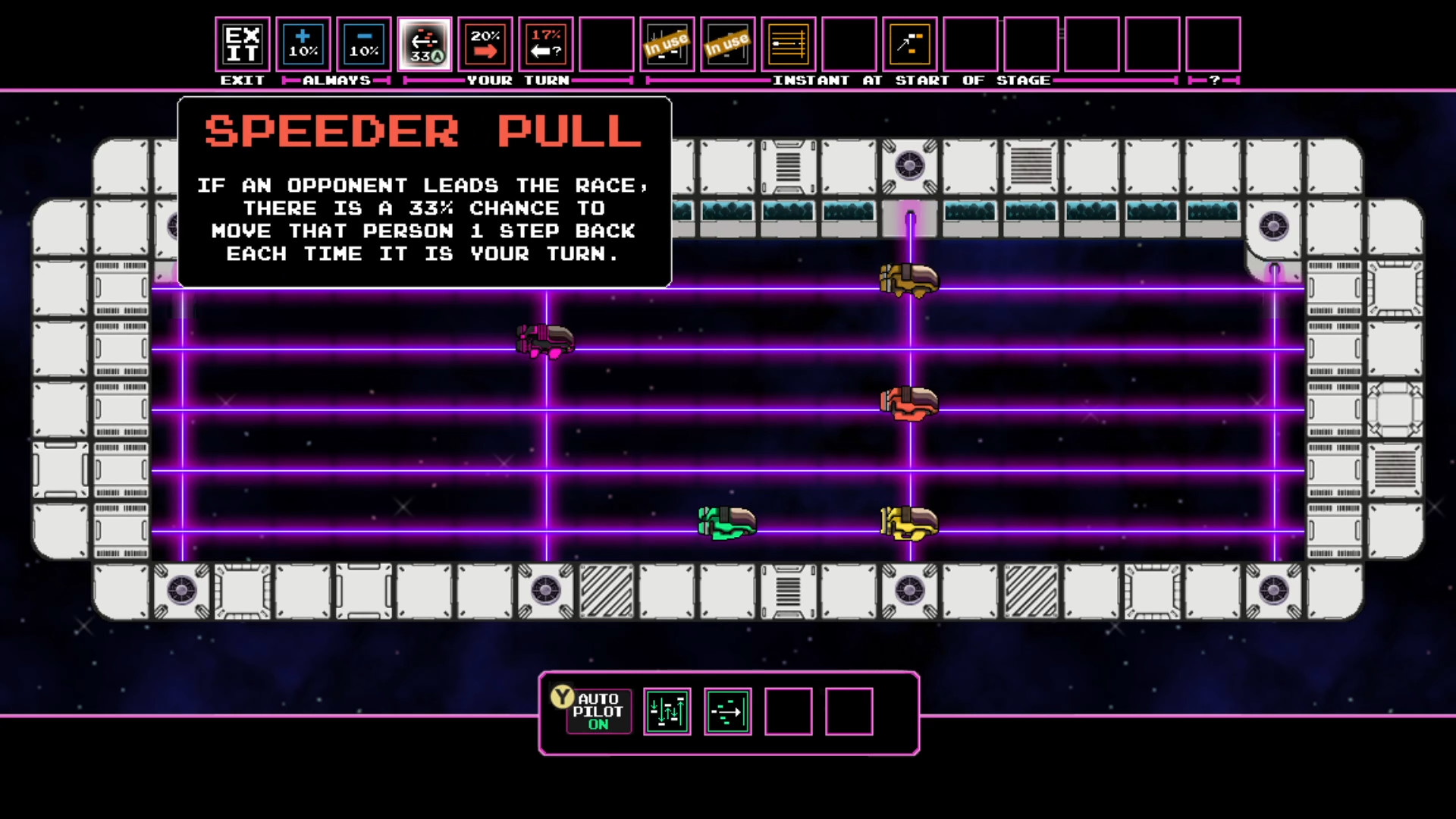Select the orange diagonal-arrow stage ability icon
This screenshot has height=819, width=1456.
click(x=909, y=44)
